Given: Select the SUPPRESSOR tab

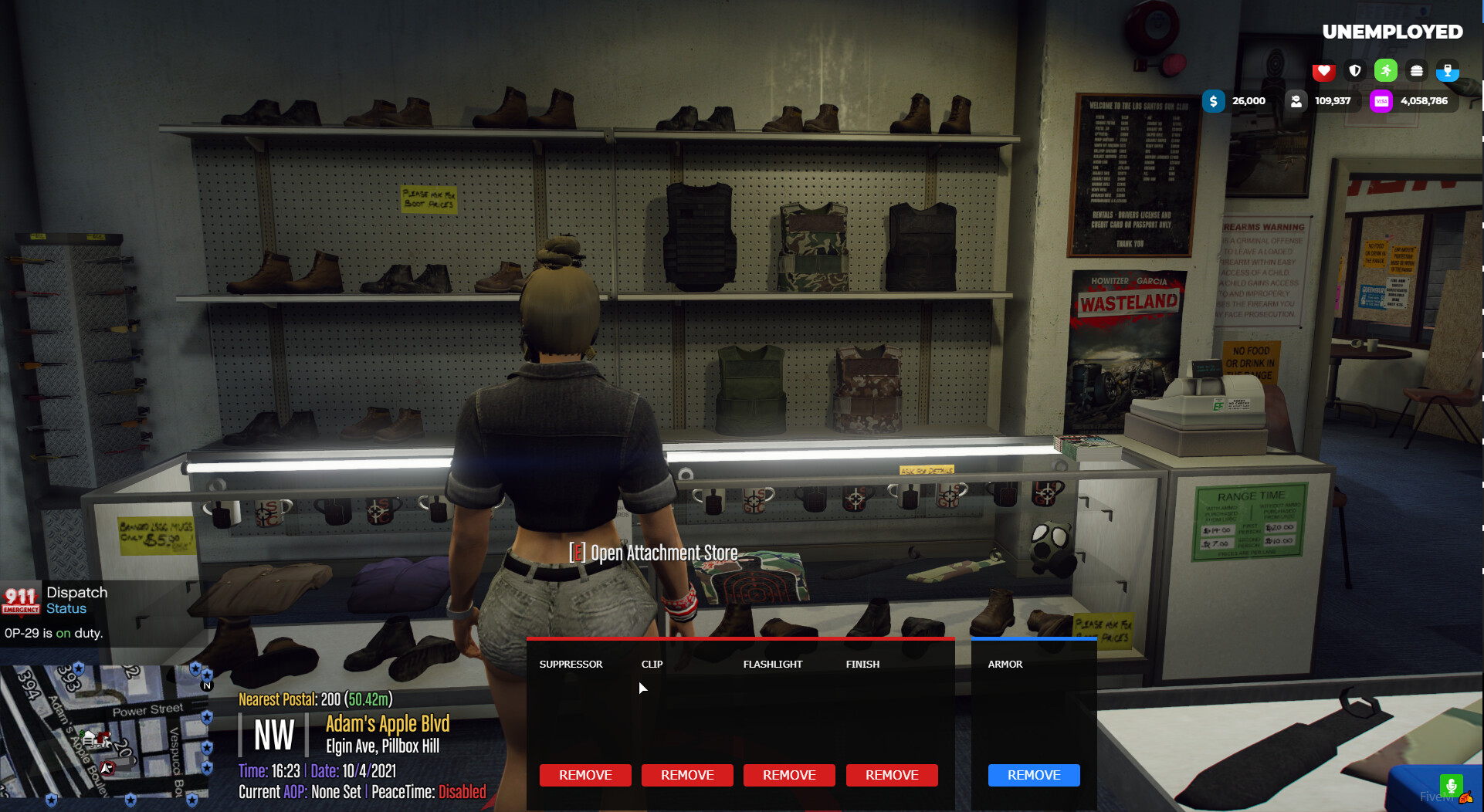Looking at the screenshot, I should [571, 664].
